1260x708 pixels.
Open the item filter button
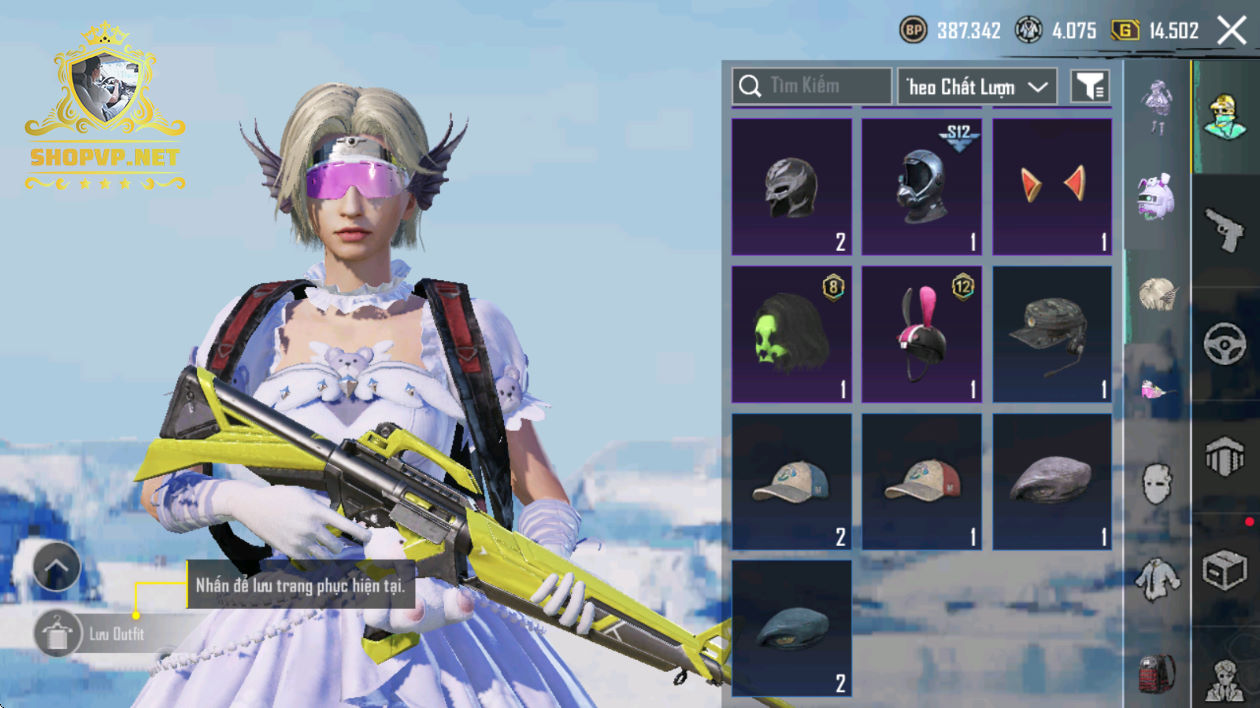(1090, 87)
